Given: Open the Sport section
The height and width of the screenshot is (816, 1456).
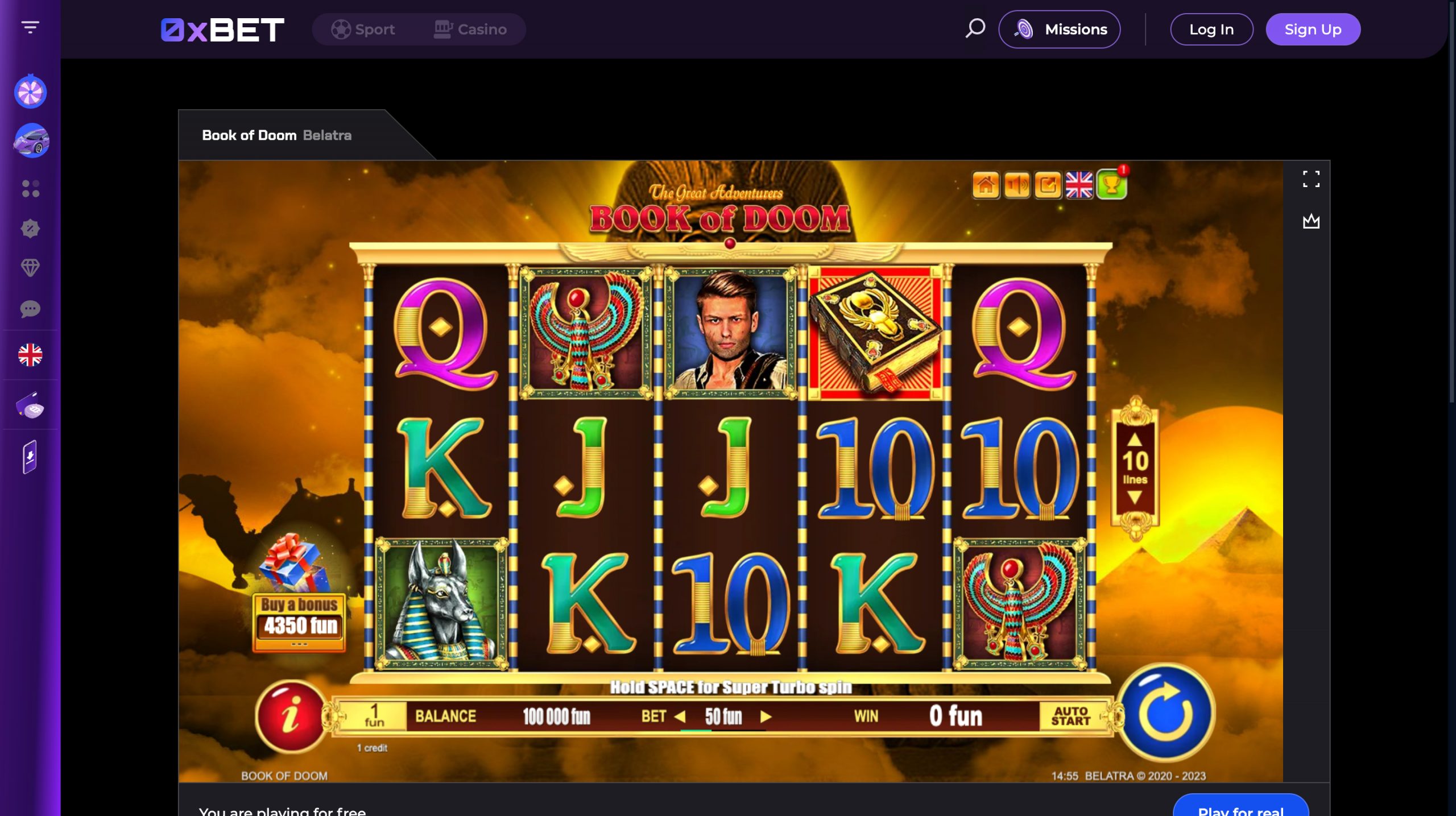Looking at the screenshot, I should tap(366, 29).
